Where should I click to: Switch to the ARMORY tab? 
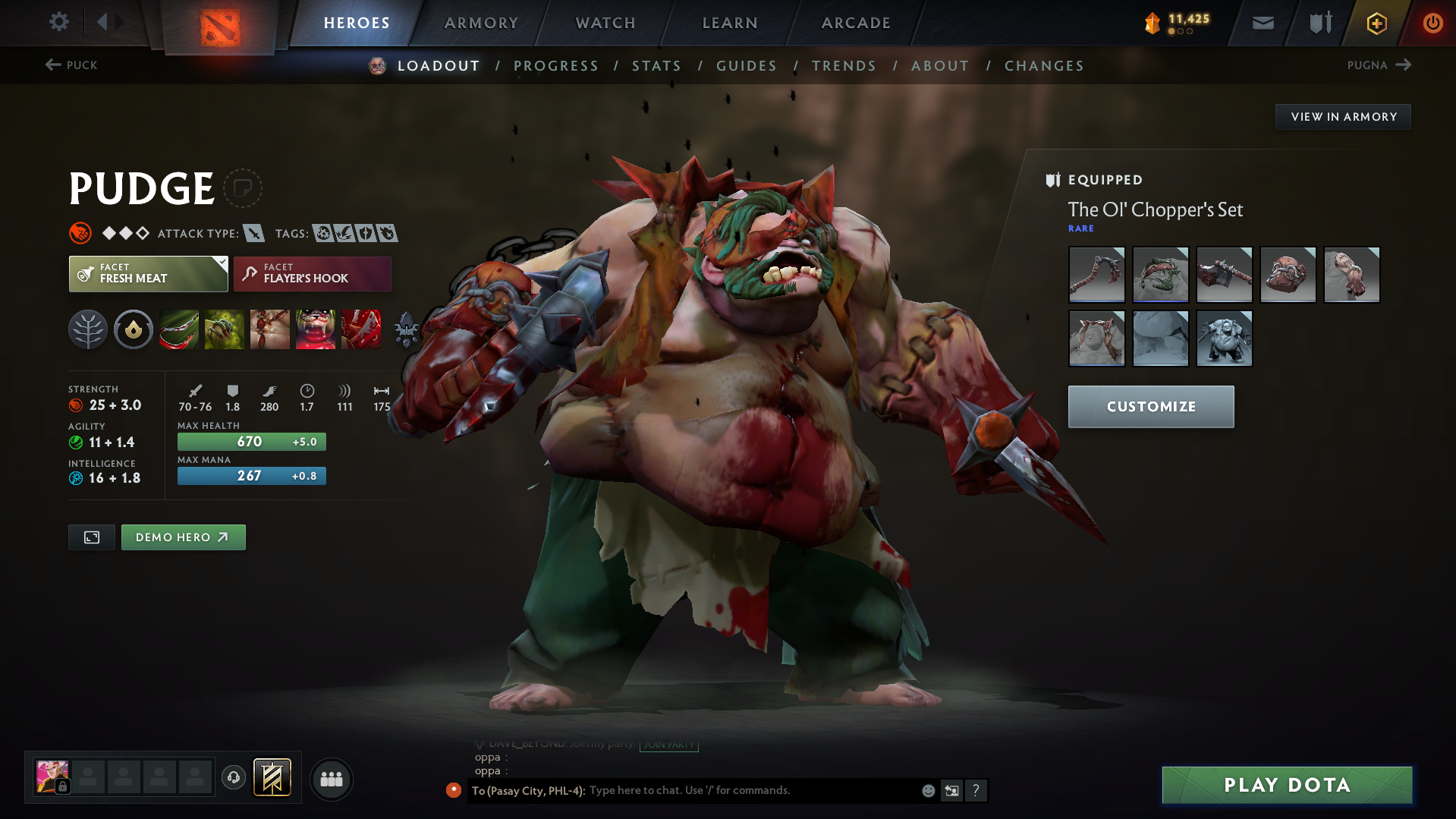481,23
